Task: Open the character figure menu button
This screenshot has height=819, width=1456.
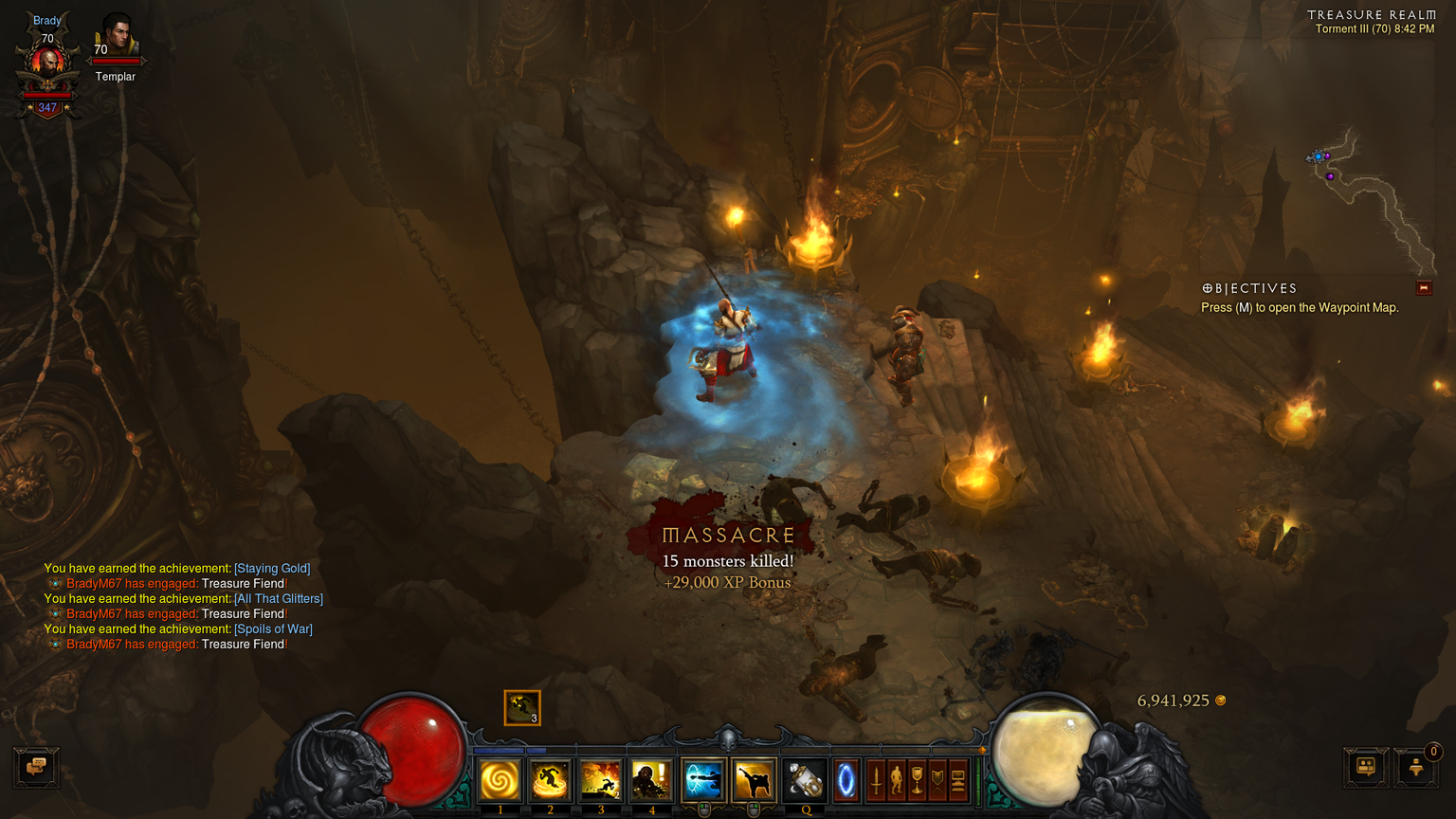Action: [897, 780]
